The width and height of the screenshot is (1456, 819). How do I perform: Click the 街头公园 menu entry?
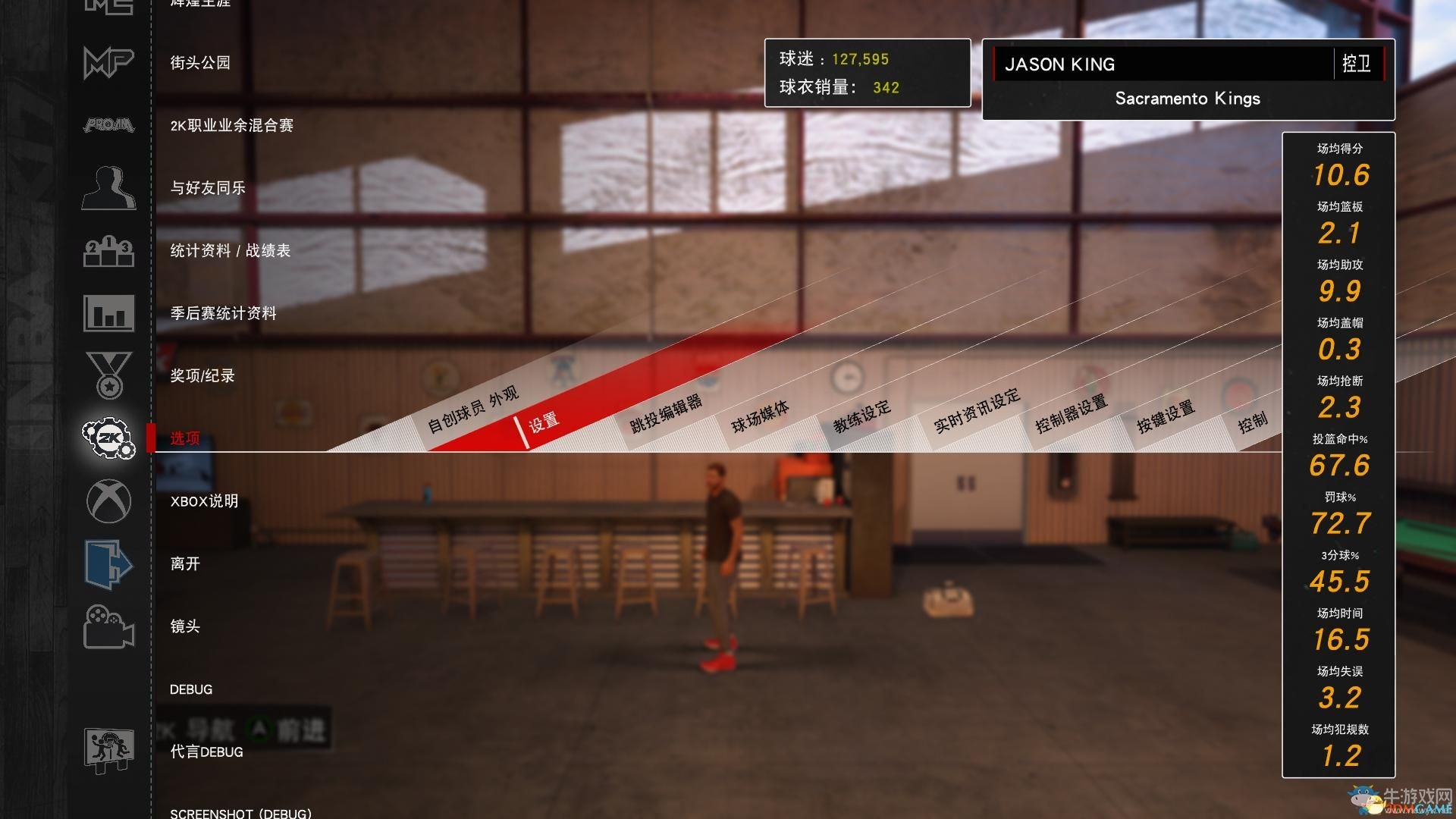click(x=199, y=64)
